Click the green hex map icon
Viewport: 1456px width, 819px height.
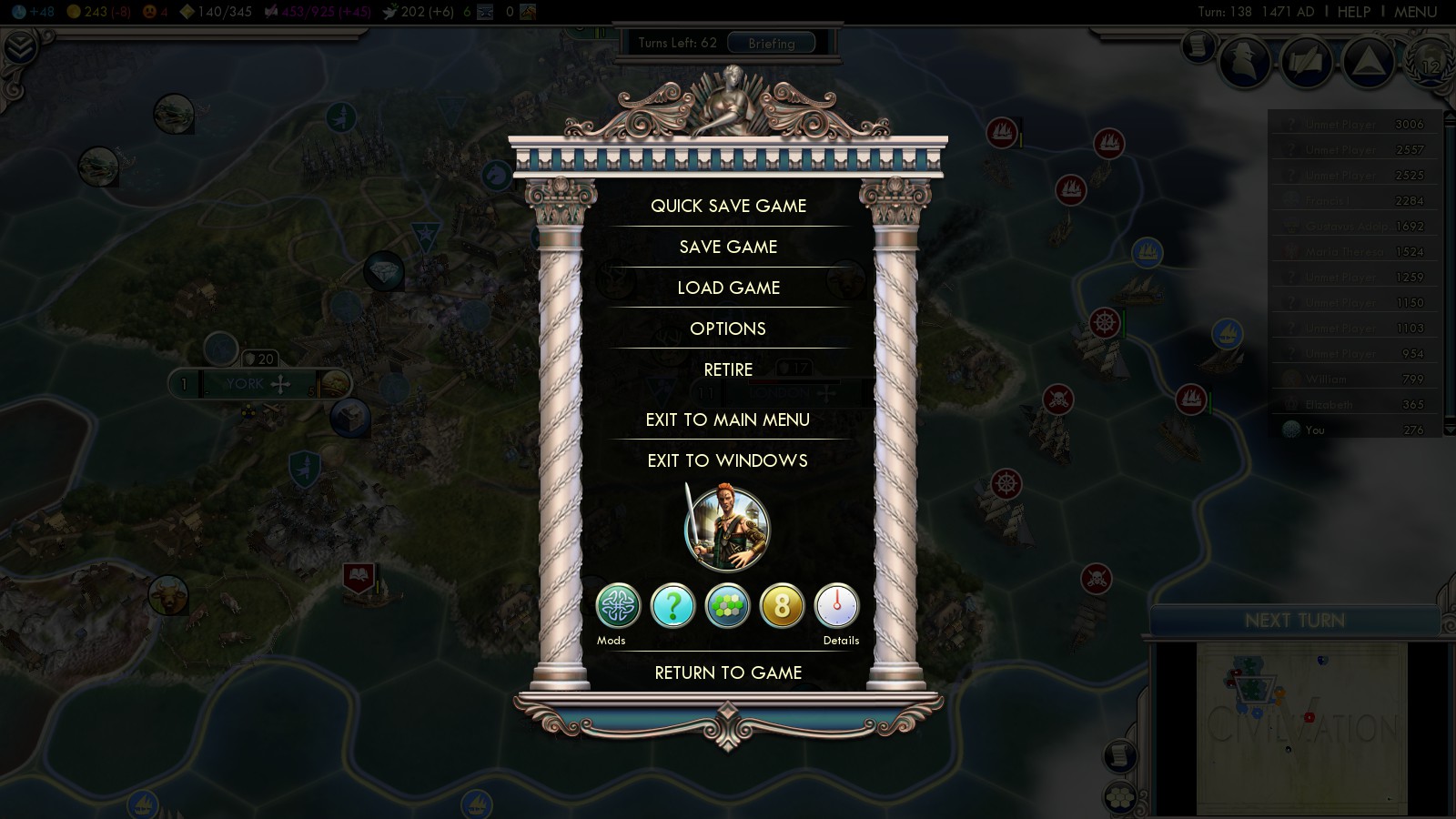(727, 606)
